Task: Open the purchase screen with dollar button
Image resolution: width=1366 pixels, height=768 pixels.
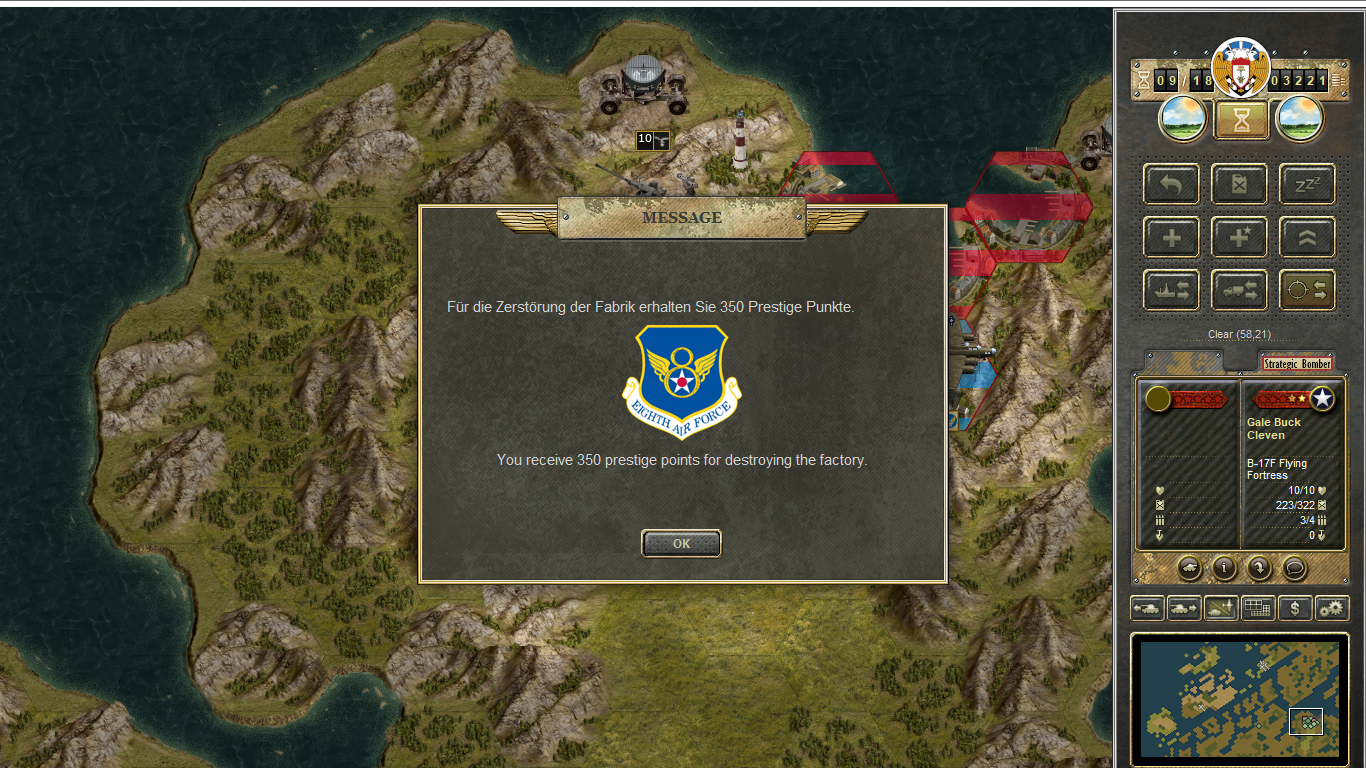Action: 1295,608
